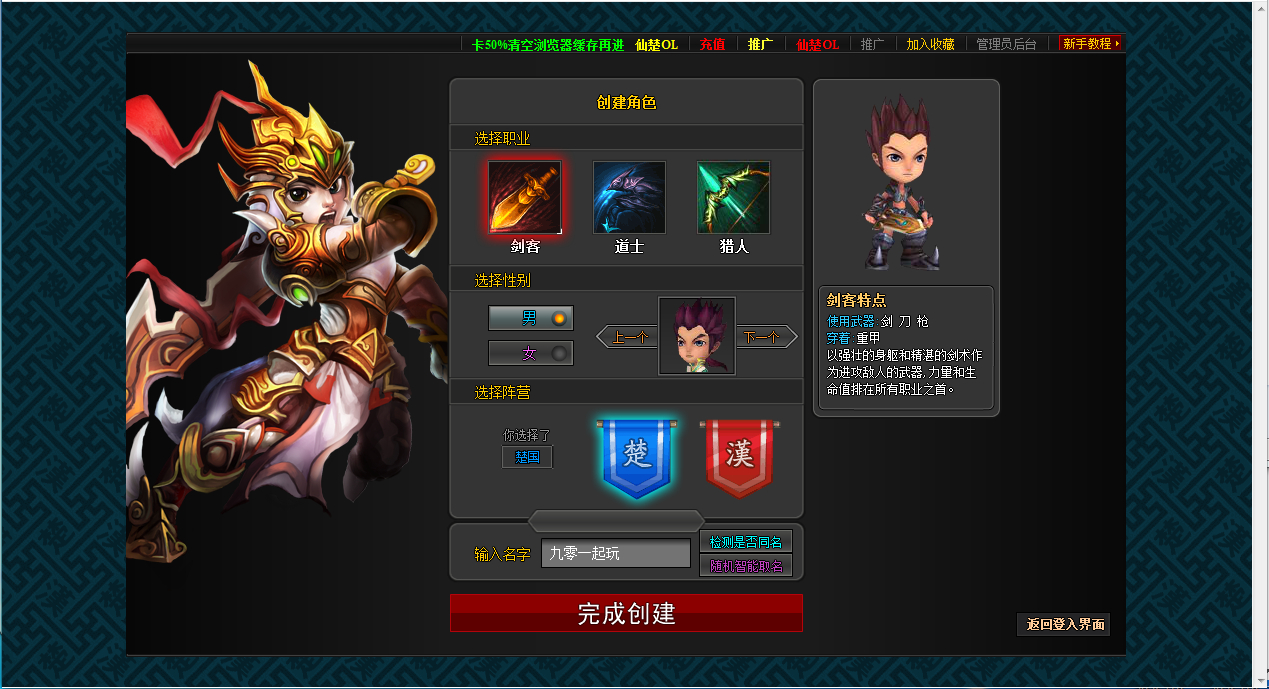1269x689 pixels.
Task: Return to login screen via 返回登入界面
Action: [1064, 624]
